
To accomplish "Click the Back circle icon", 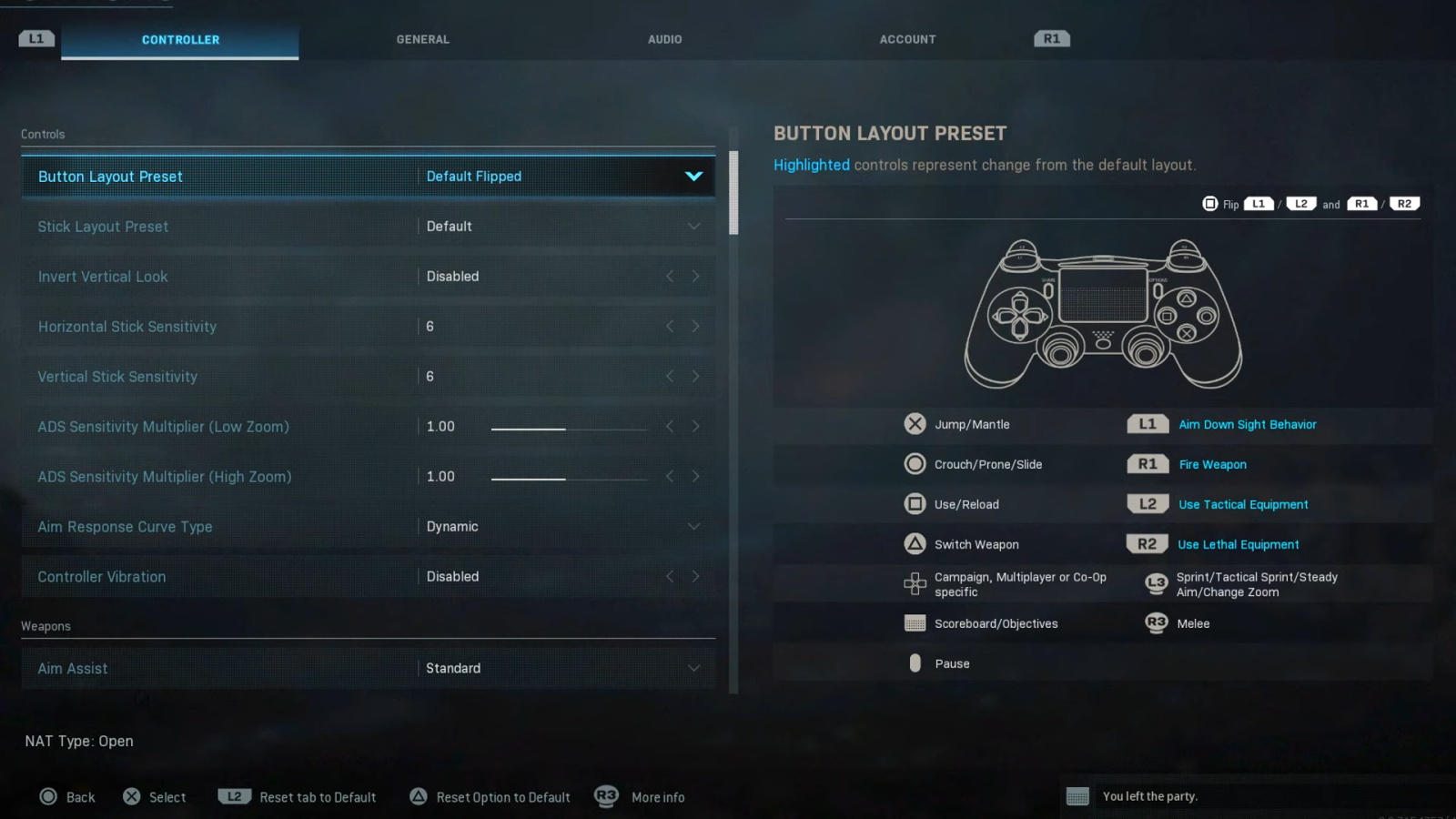I will click(47, 796).
